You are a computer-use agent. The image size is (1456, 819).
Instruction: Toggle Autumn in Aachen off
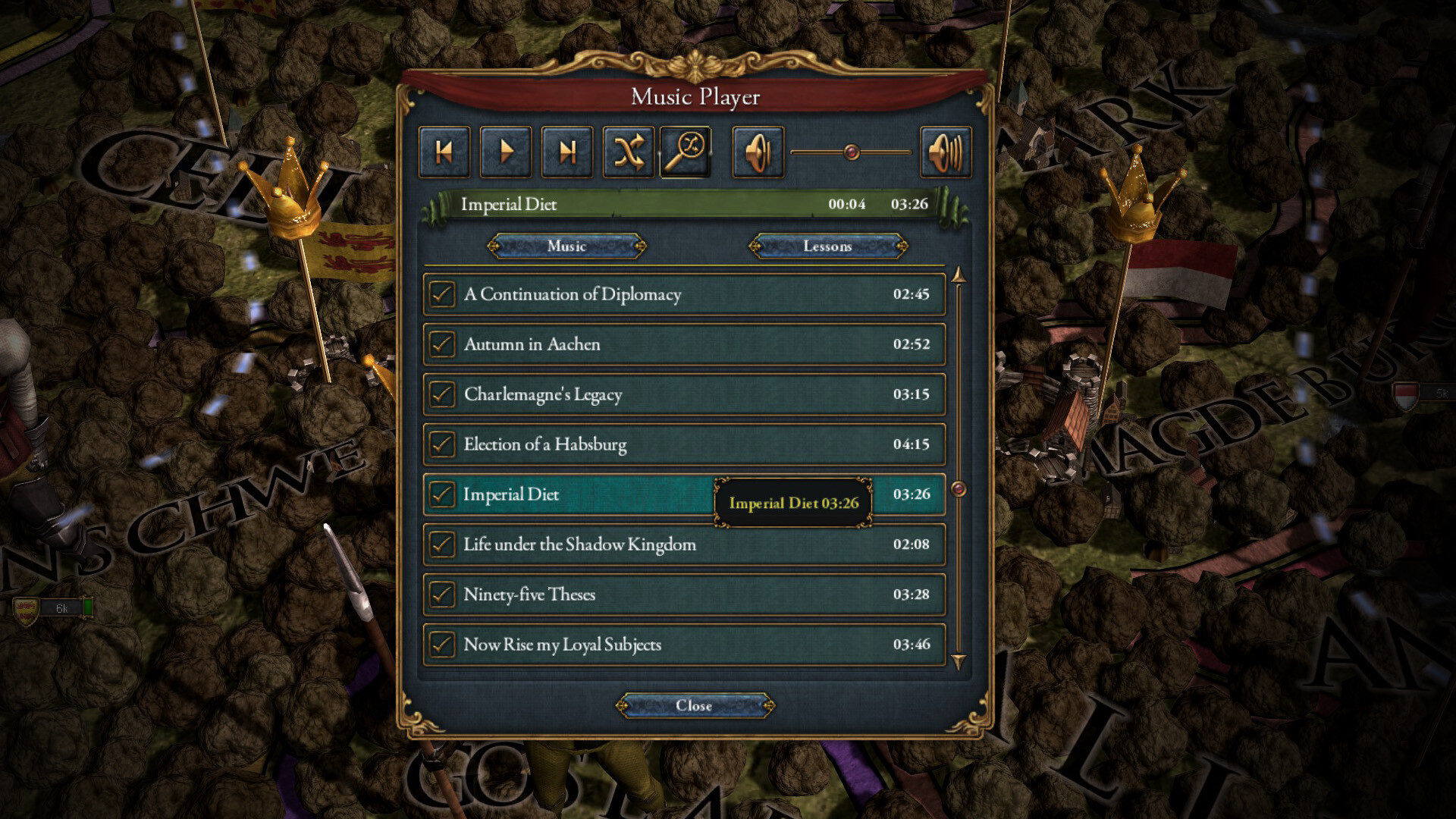[441, 344]
